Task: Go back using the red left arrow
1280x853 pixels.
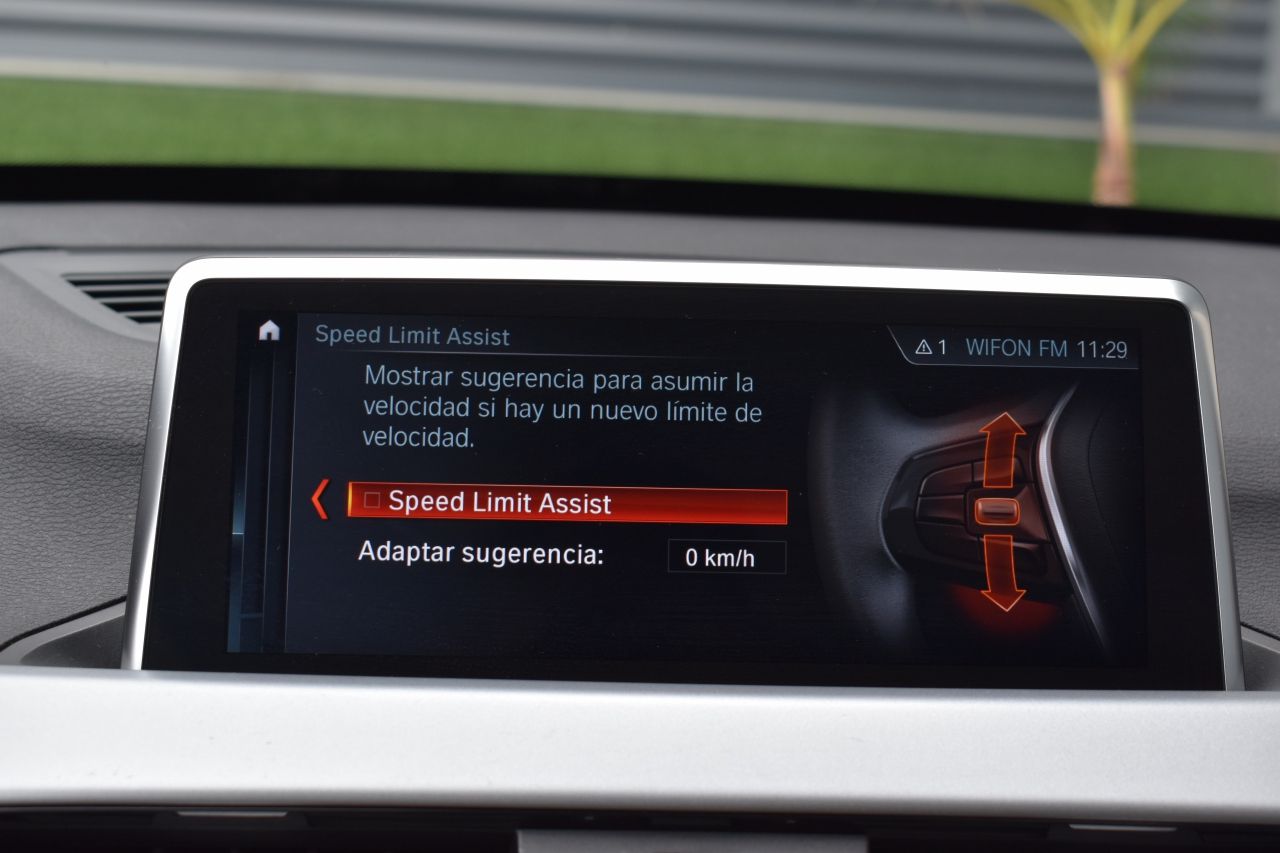Action: click(x=320, y=499)
